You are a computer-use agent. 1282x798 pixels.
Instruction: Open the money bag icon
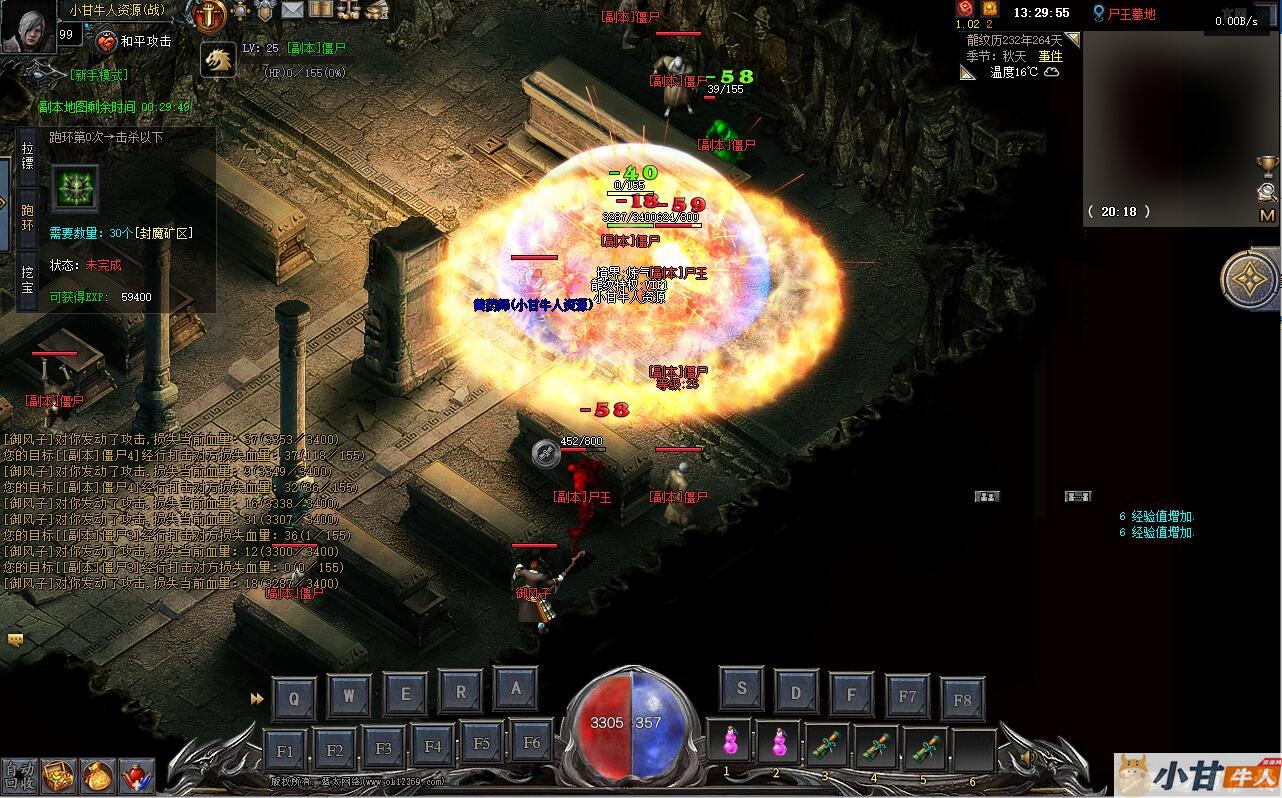[99, 775]
